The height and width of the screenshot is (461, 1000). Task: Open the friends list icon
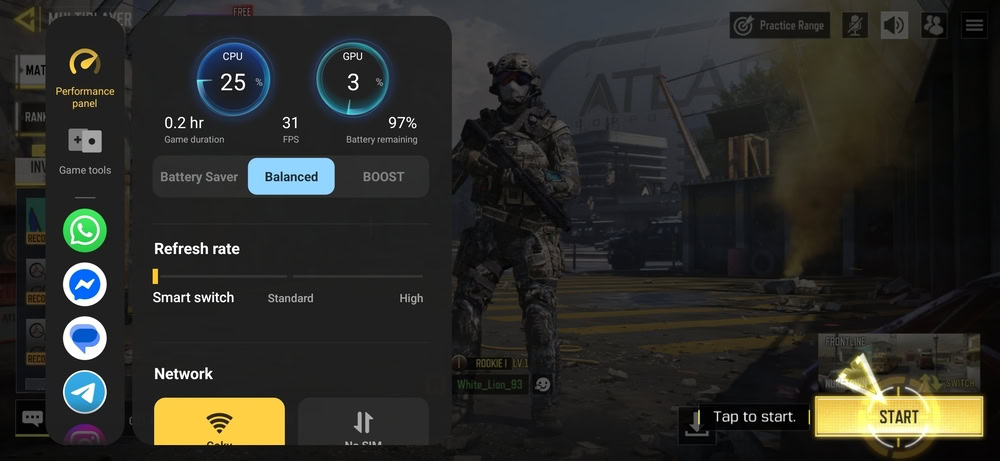pyautogui.click(x=934, y=25)
